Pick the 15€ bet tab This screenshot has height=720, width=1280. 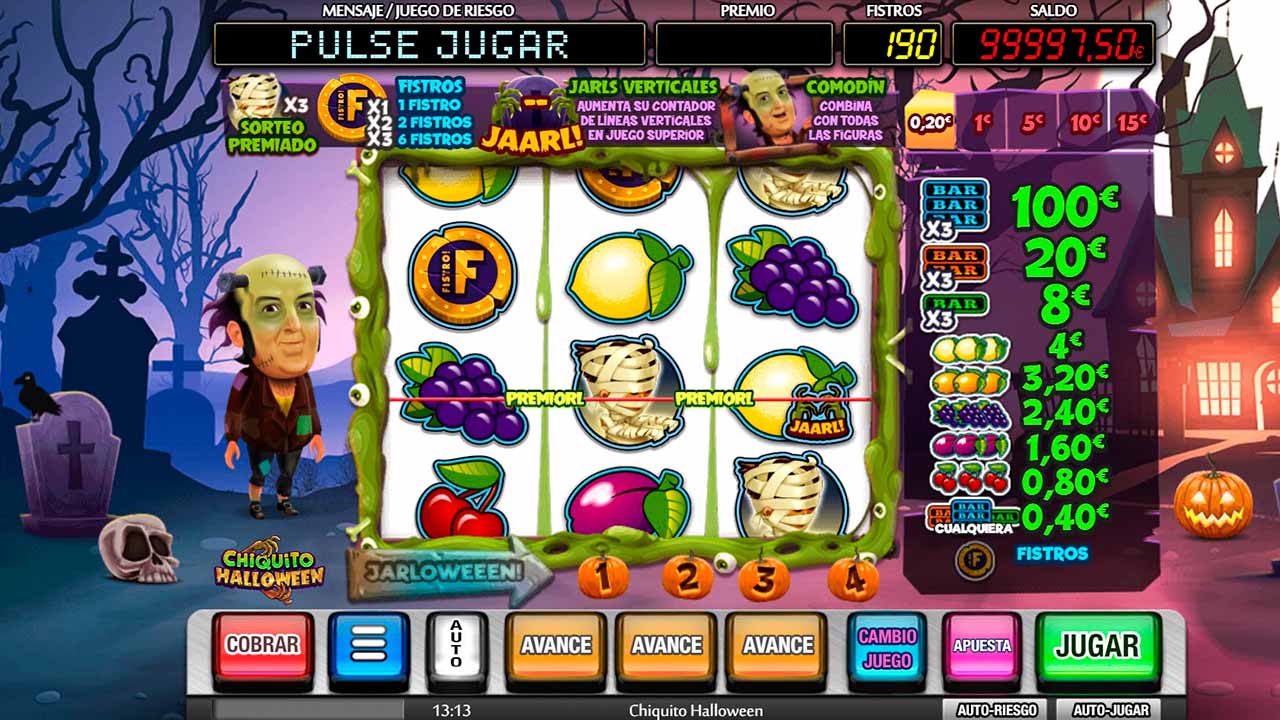pyautogui.click(x=1131, y=123)
